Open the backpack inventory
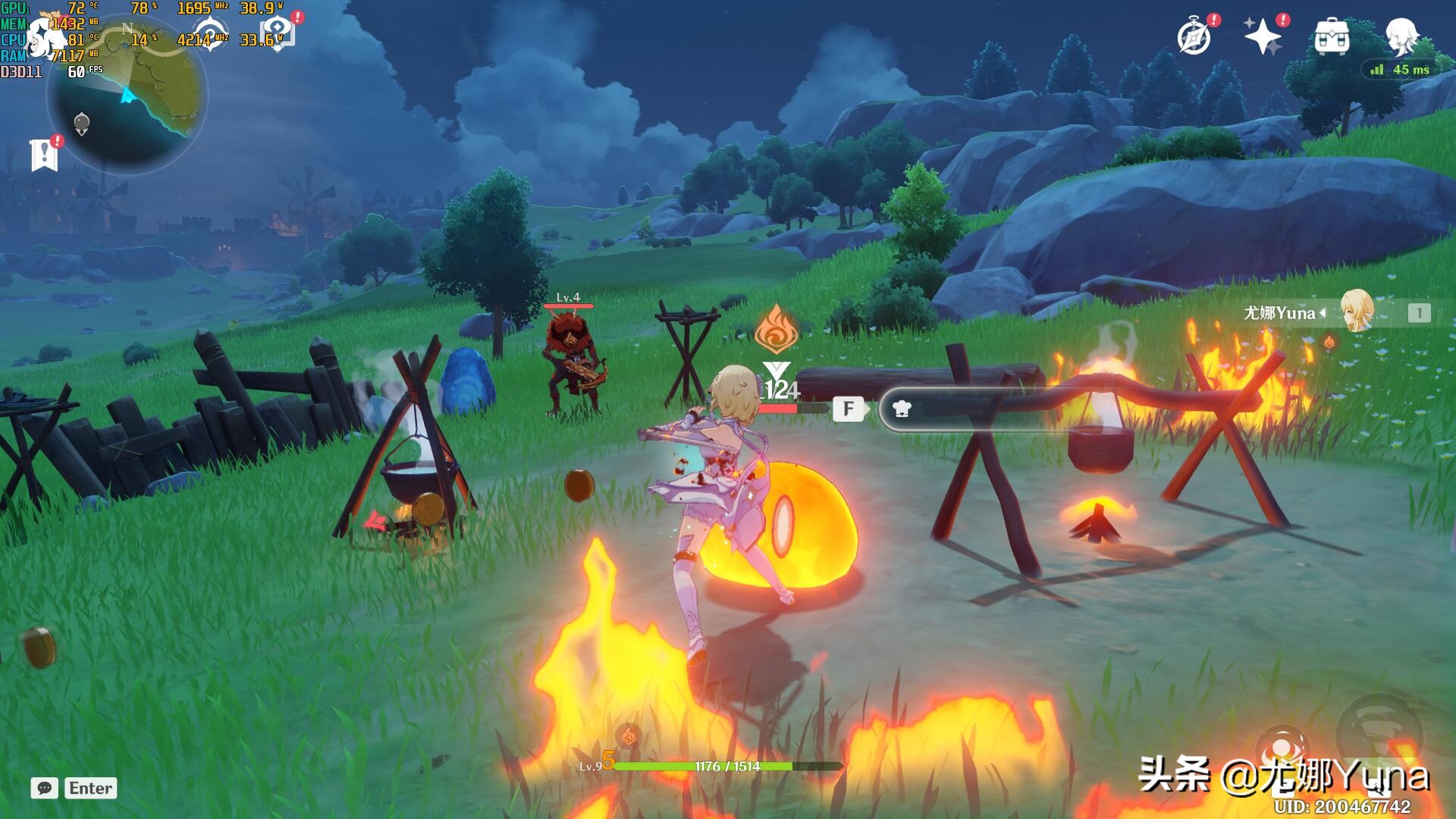Screen dimensions: 1456x819 pos(1332,36)
